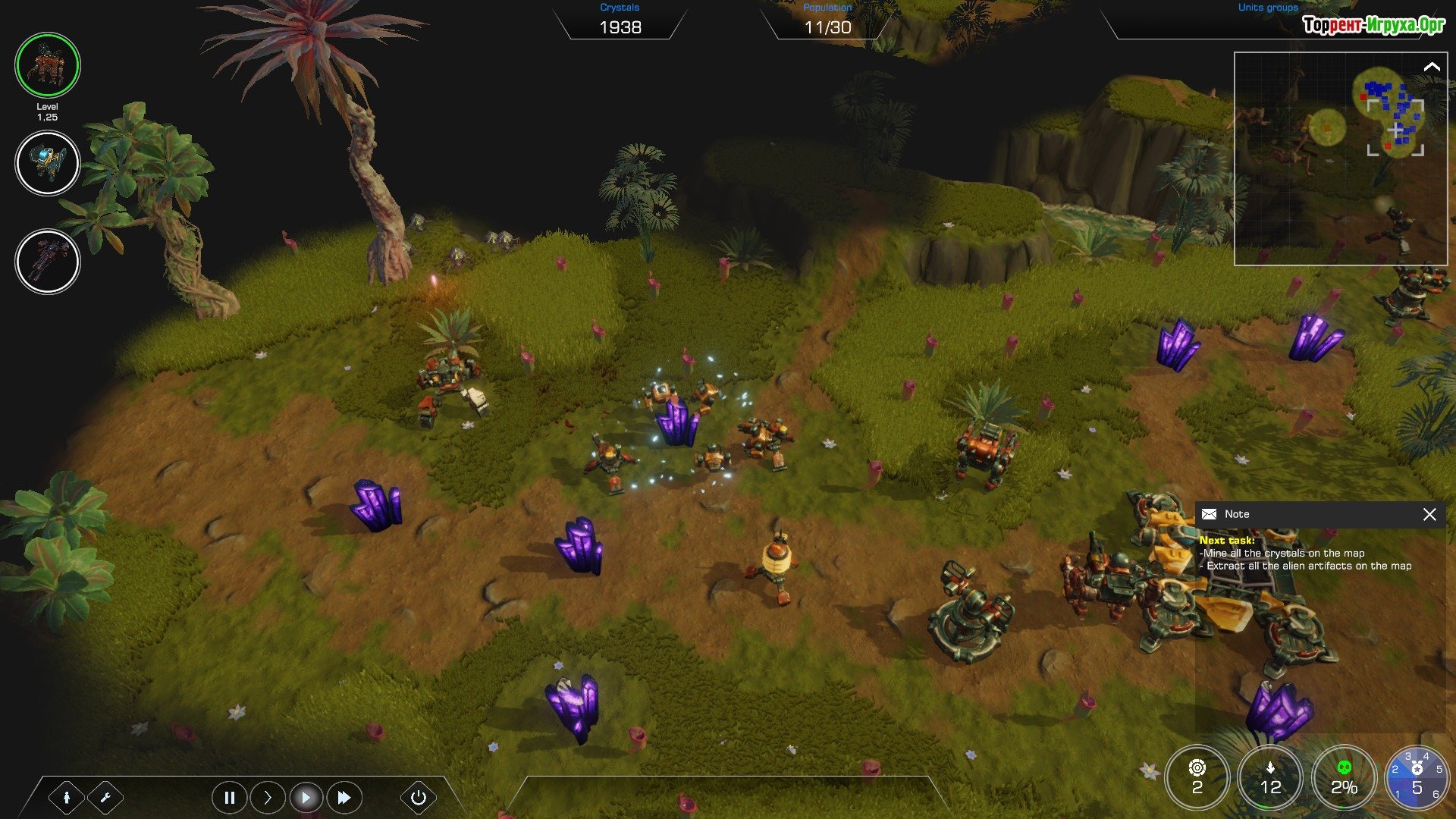The width and height of the screenshot is (1456, 819).
Task: Select the green-ringed mech unit portrait
Action: (47, 65)
